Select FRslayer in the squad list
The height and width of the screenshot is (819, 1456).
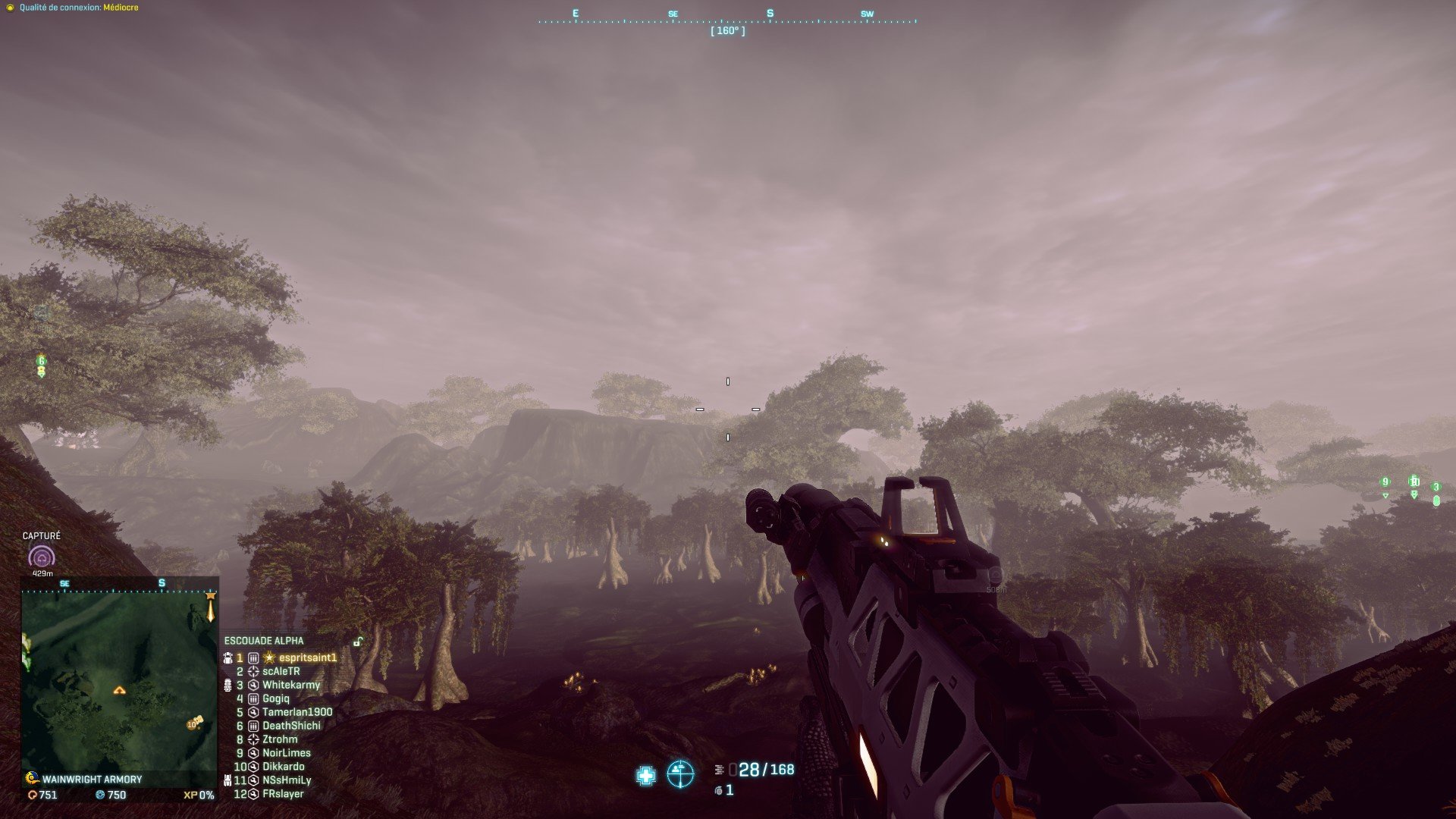(x=282, y=794)
